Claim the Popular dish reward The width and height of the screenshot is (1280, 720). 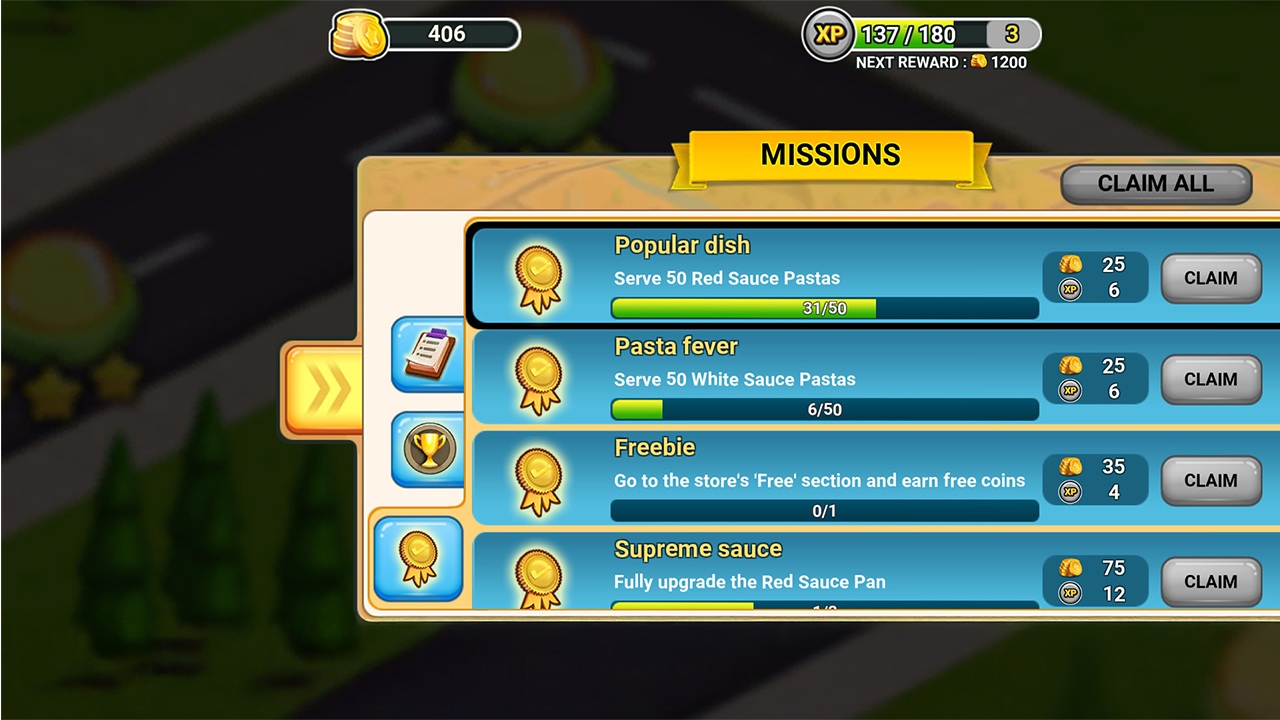point(1210,278)
